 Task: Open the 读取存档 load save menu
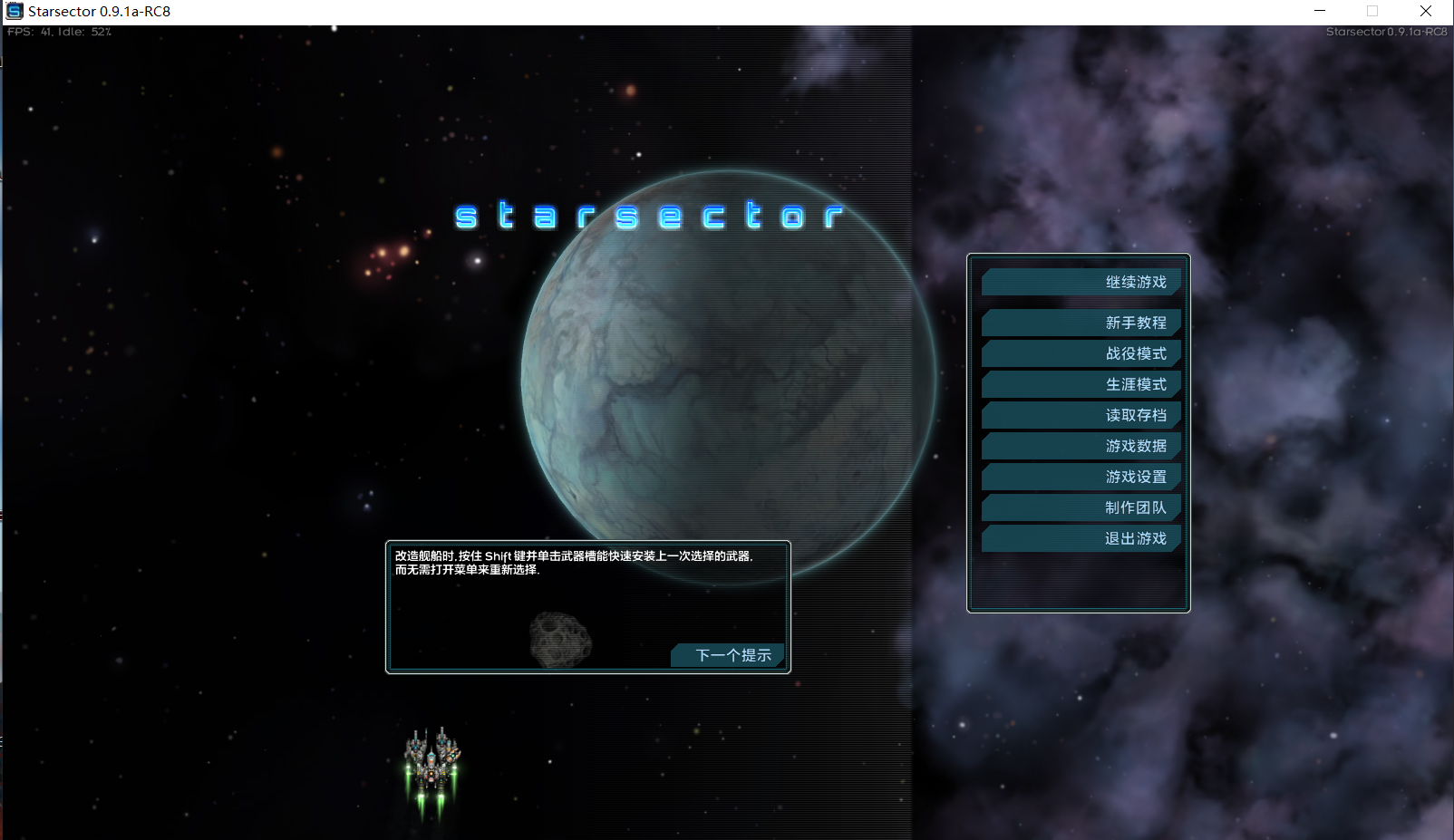[1081, 415]
